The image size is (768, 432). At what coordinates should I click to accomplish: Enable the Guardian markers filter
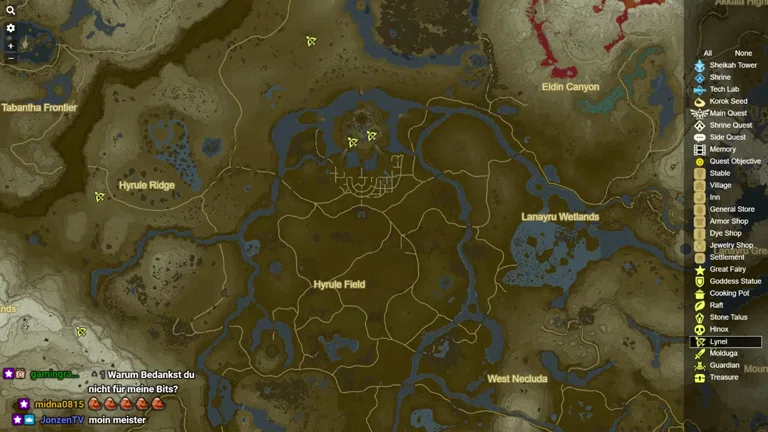tap(724, 365)
